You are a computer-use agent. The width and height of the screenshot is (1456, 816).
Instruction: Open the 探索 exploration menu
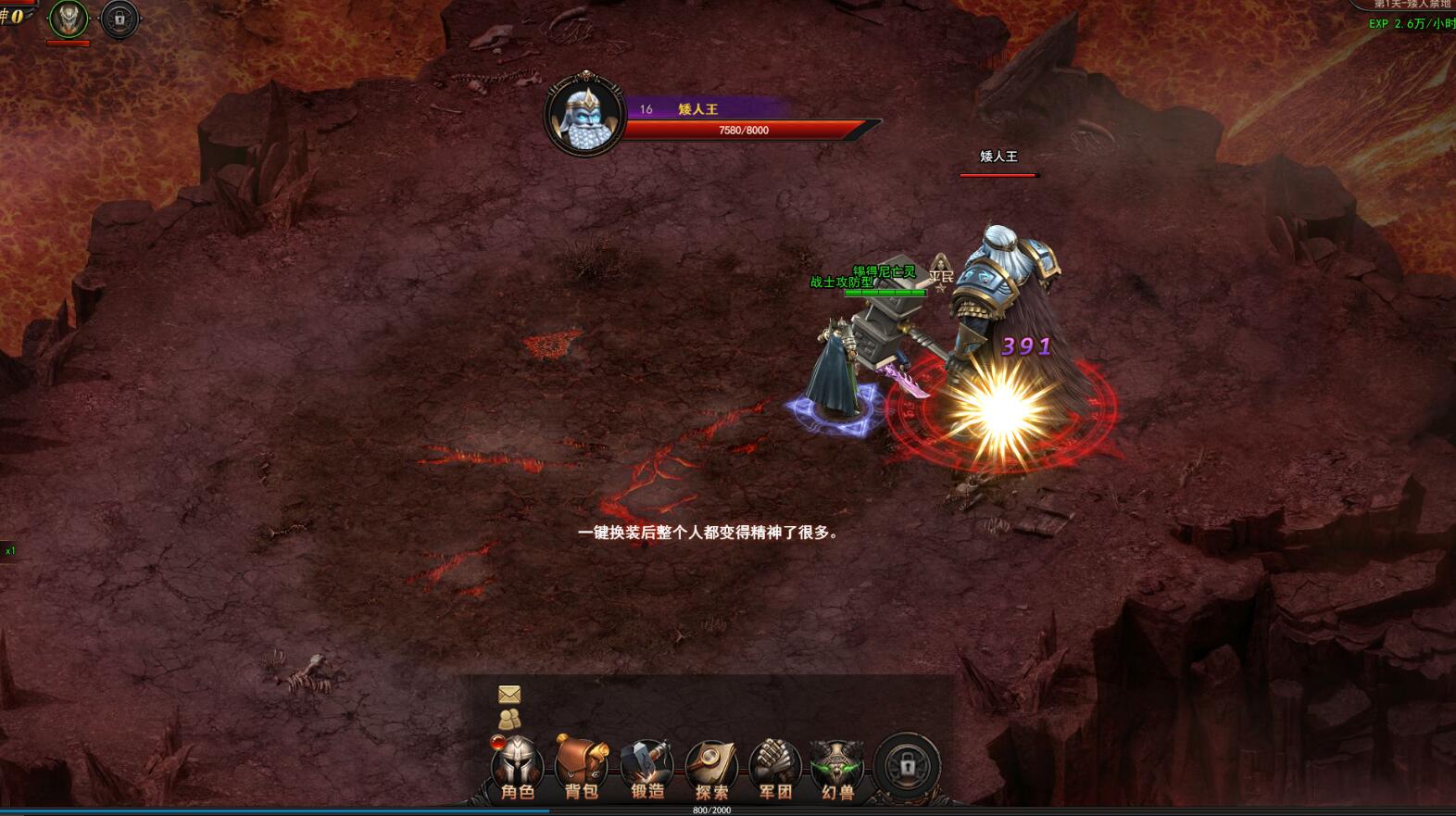click(x=711, y=768)
